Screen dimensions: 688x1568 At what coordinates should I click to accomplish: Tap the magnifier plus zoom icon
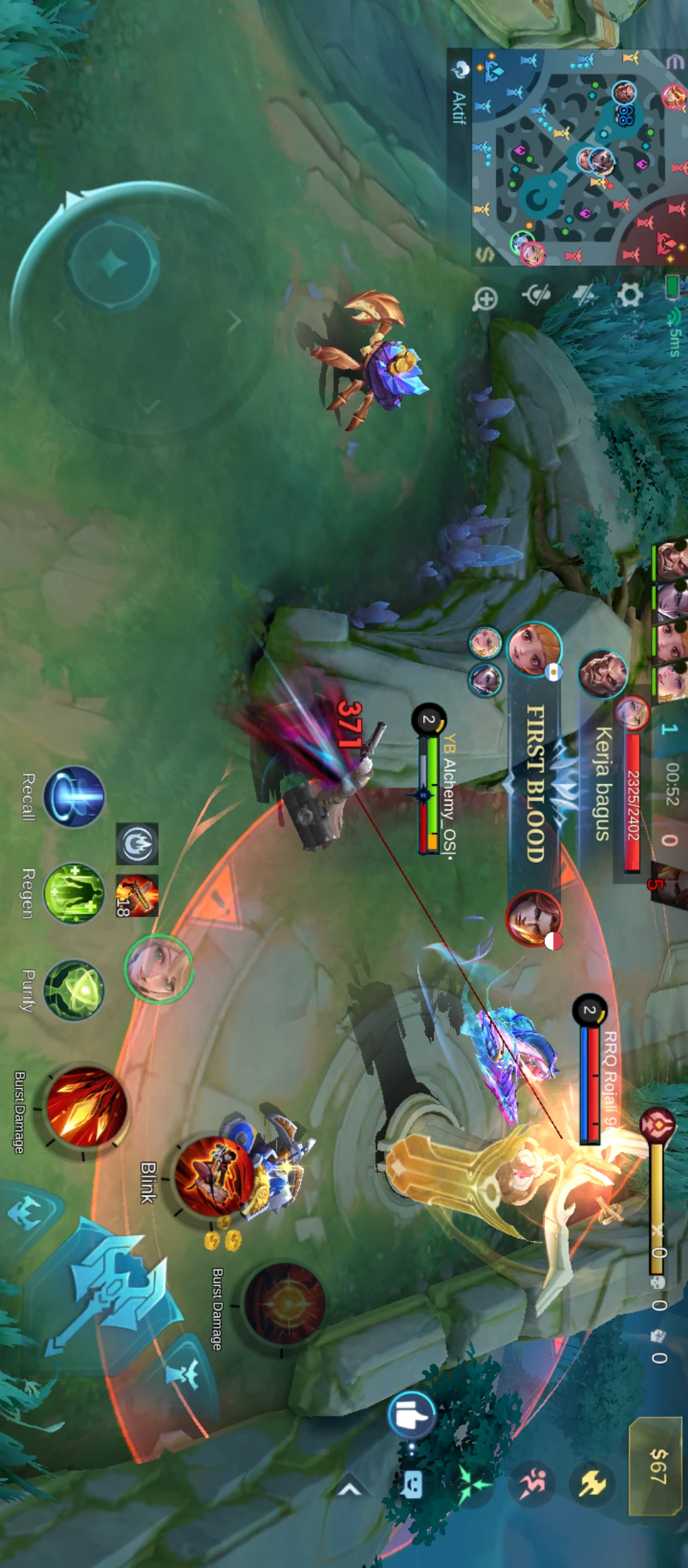pos(486,299)
